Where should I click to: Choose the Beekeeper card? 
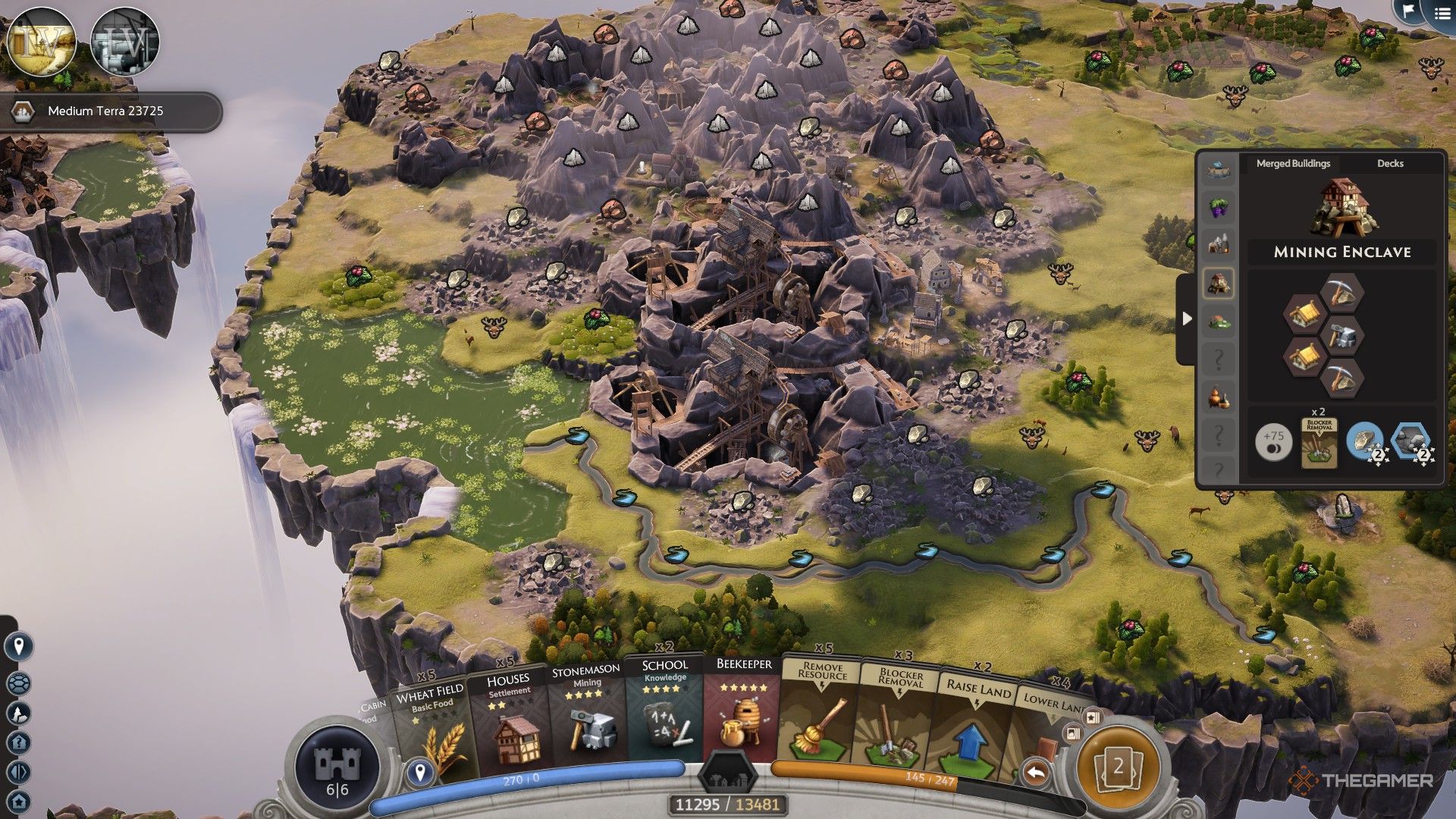(x=743, y=717)
